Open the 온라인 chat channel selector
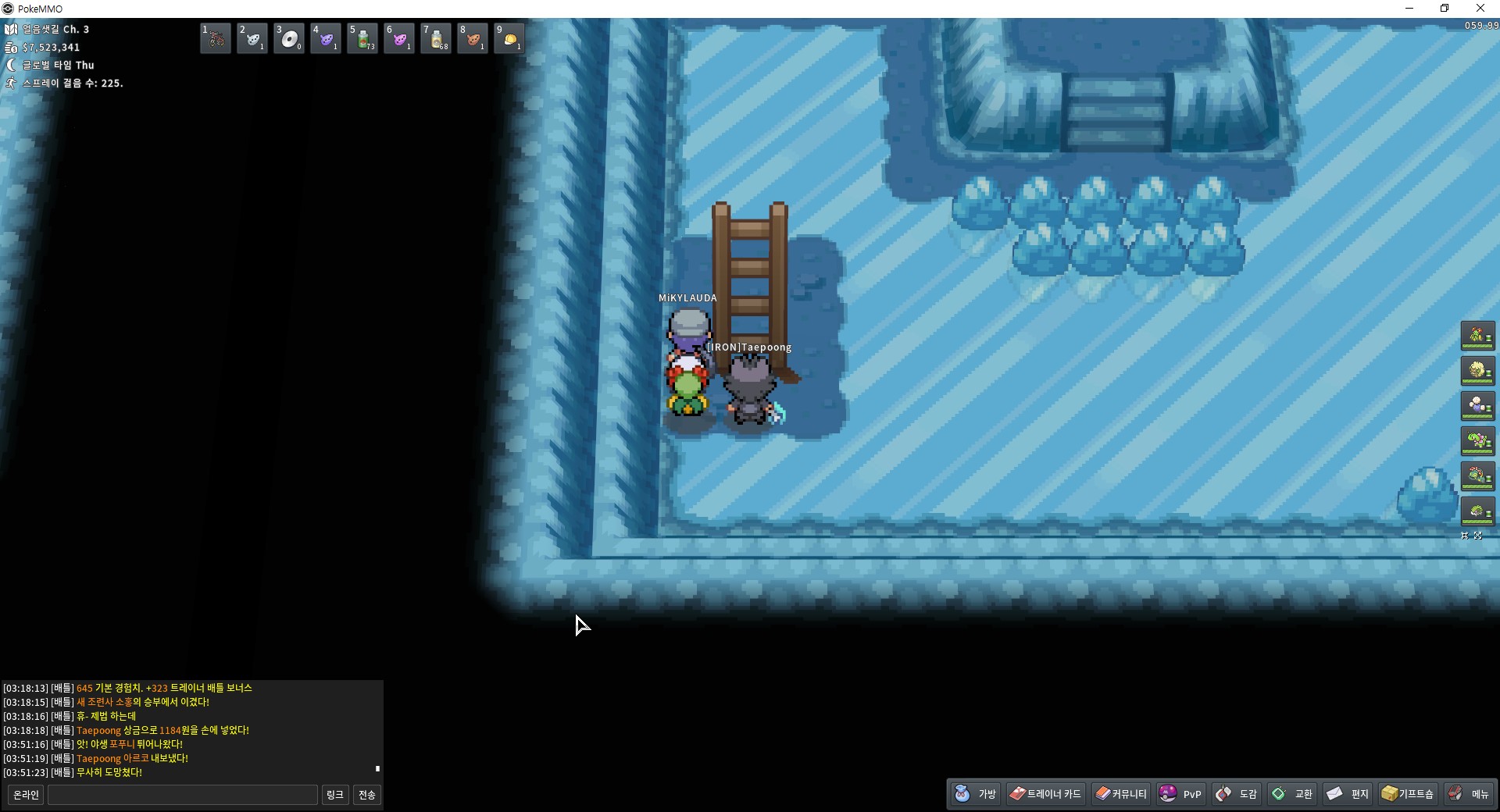Image resolution: width=1500 pixels, height=812 pixels. coord(26,795)
